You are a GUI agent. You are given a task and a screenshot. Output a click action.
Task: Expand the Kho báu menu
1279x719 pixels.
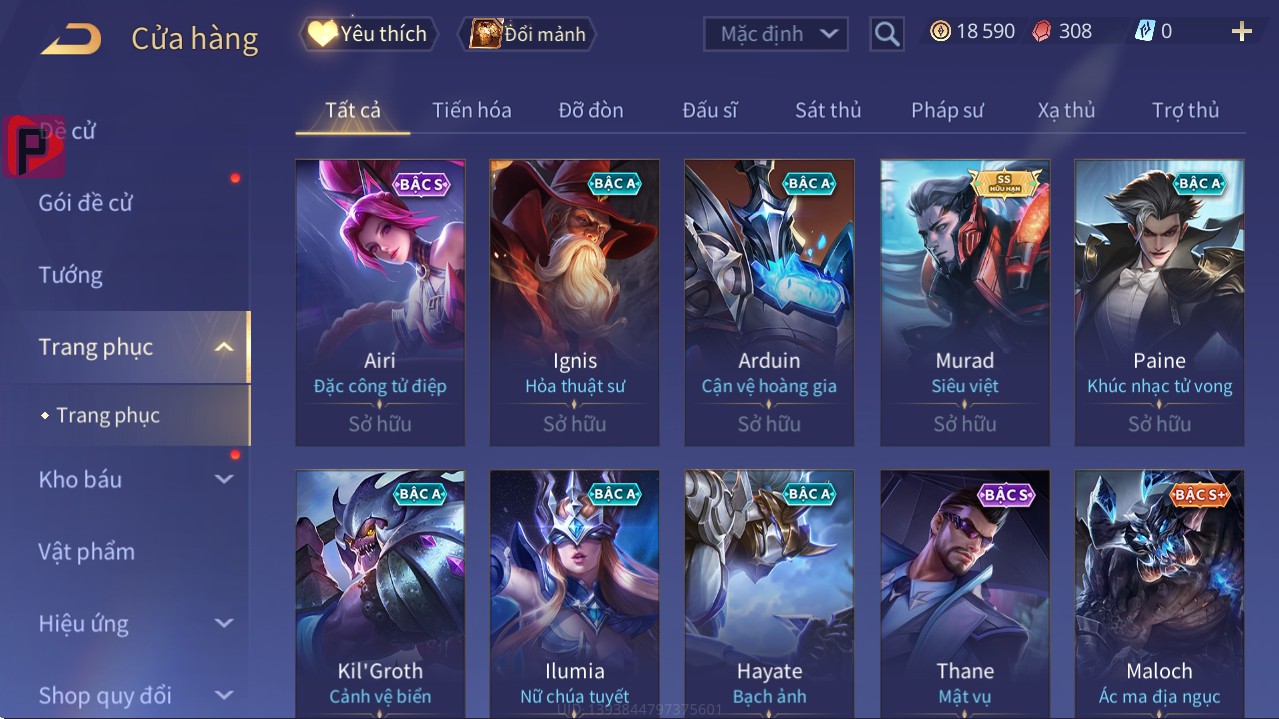pos(135,479)
